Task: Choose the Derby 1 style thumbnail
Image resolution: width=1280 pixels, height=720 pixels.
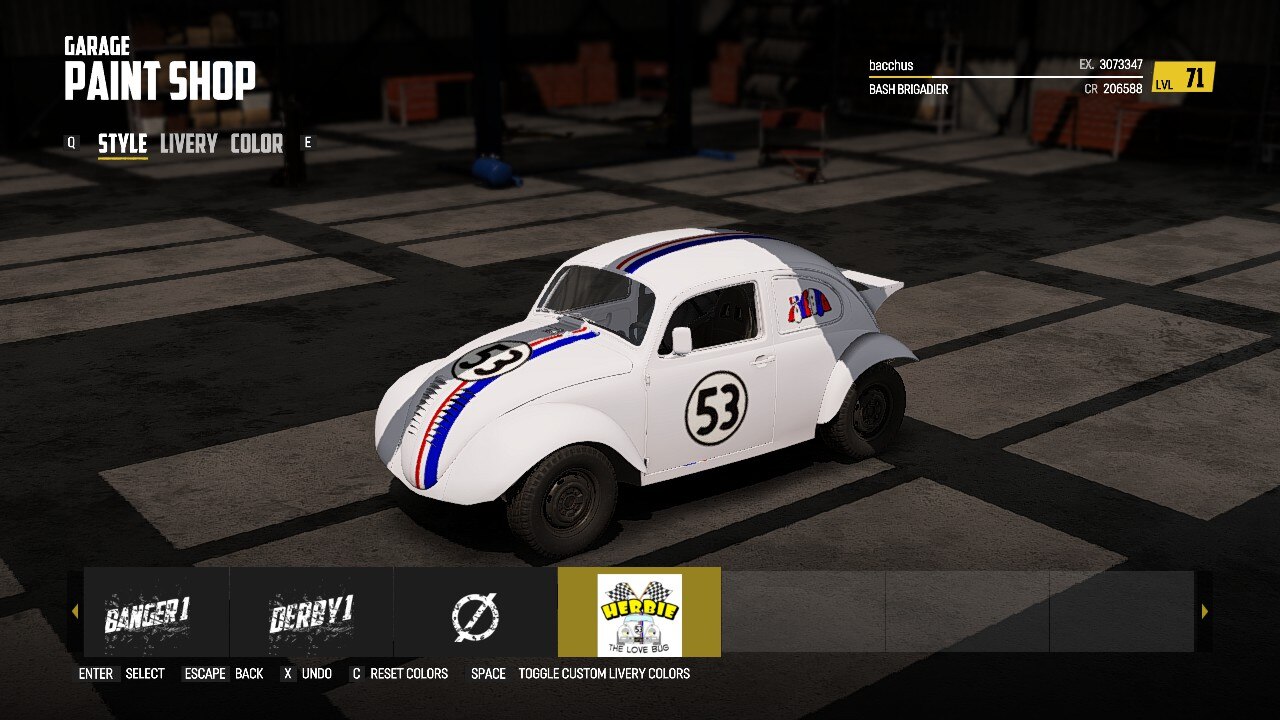Action: coord(311,612)
